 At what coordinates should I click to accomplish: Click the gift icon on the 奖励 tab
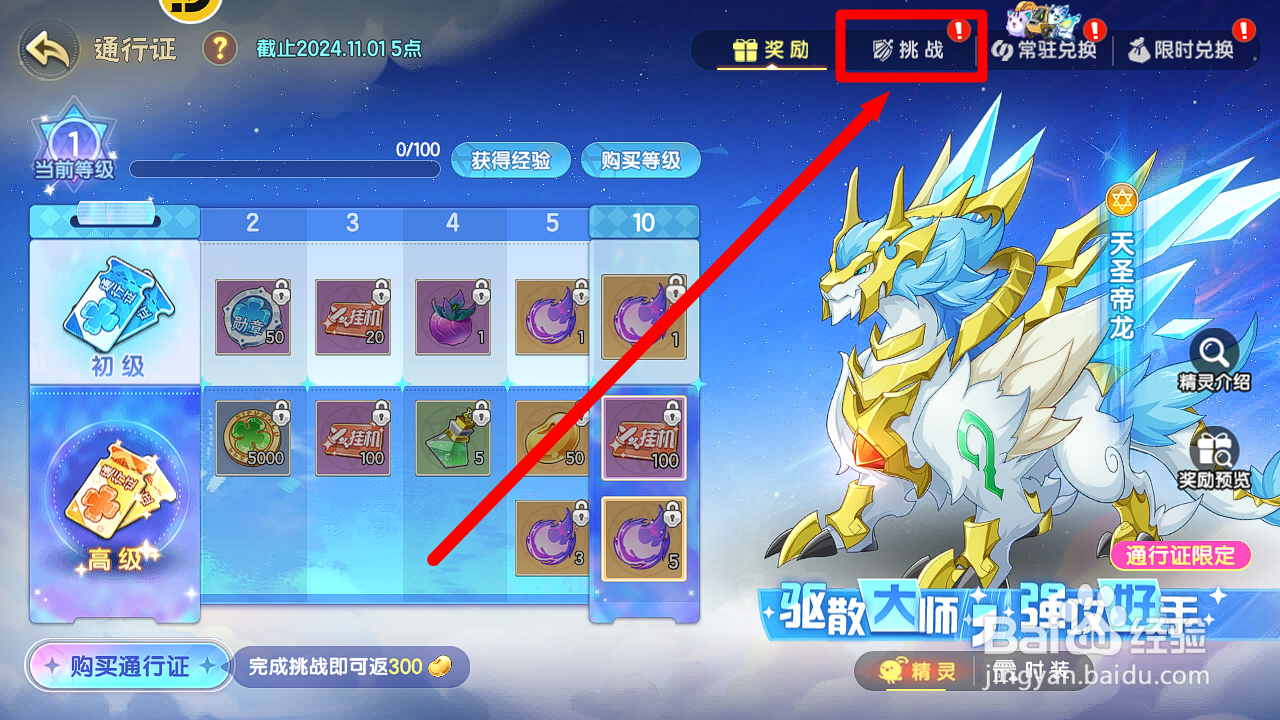pyautogui.click(x=745, y=48)
